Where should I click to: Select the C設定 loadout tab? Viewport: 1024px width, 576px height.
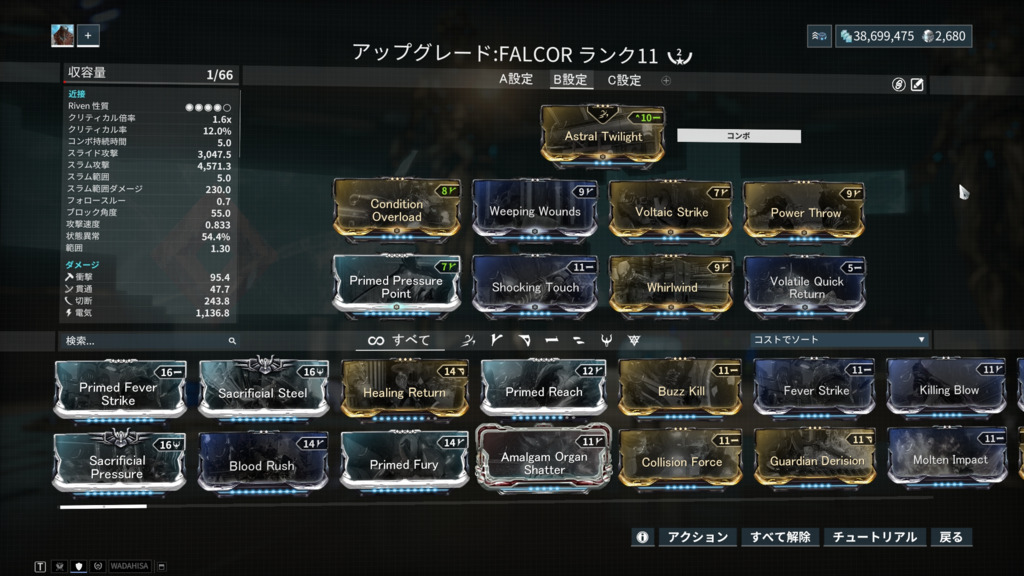[624, 80]
